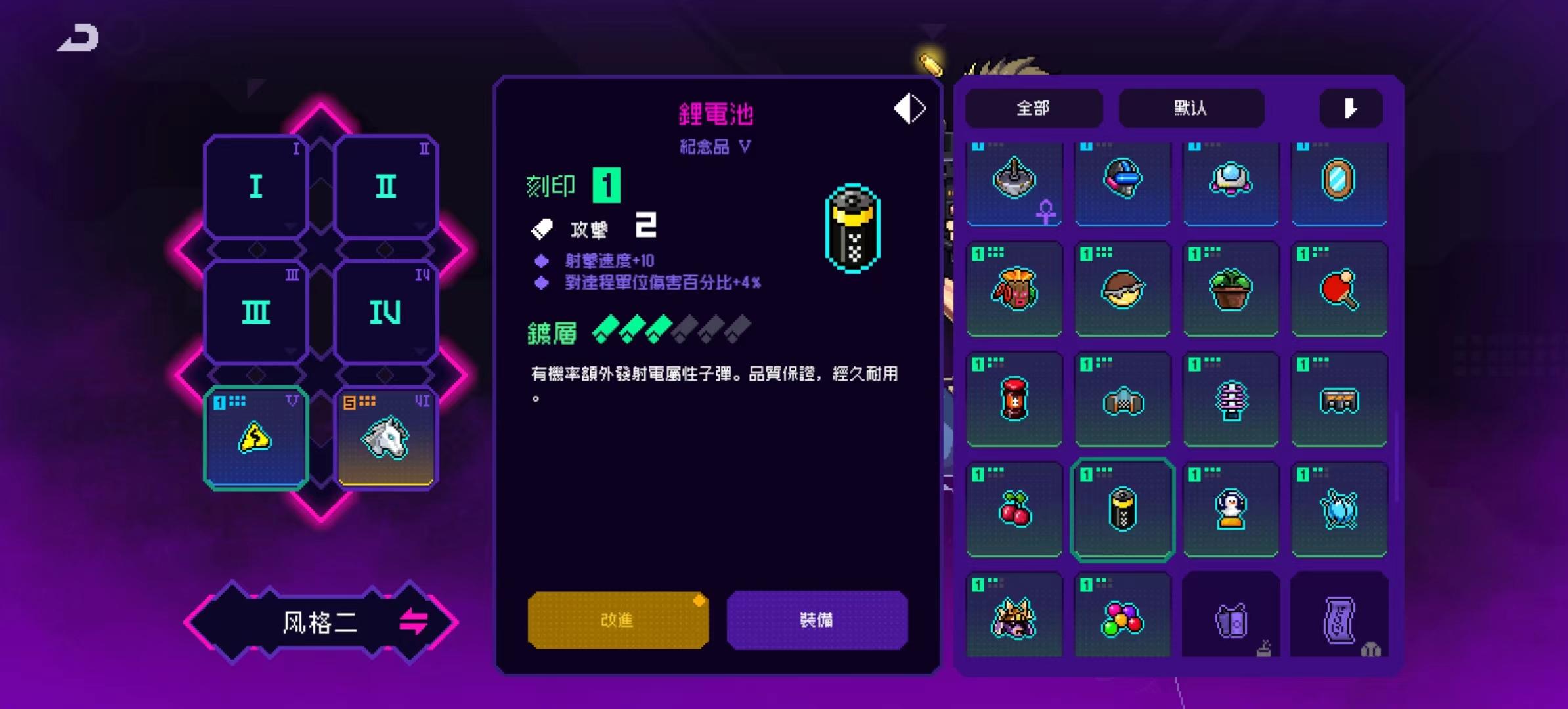The height and width of the screenshot is (709, 1568).
Task: Switch to the 全部 tab
Action: 1034,108
